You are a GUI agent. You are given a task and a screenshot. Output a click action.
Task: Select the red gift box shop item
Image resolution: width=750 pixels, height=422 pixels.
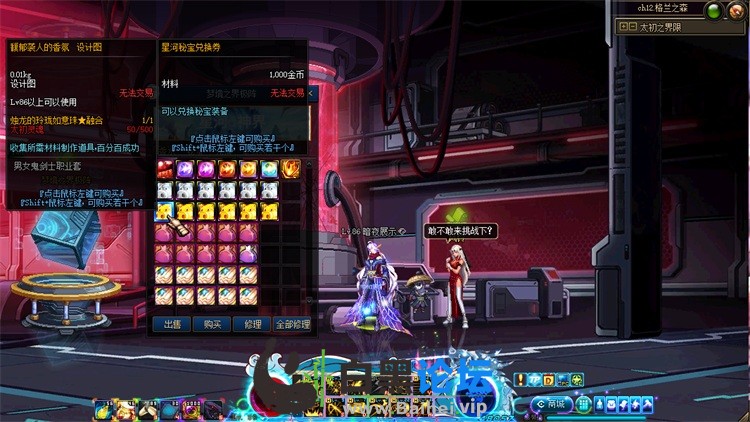tap(165, 169)
